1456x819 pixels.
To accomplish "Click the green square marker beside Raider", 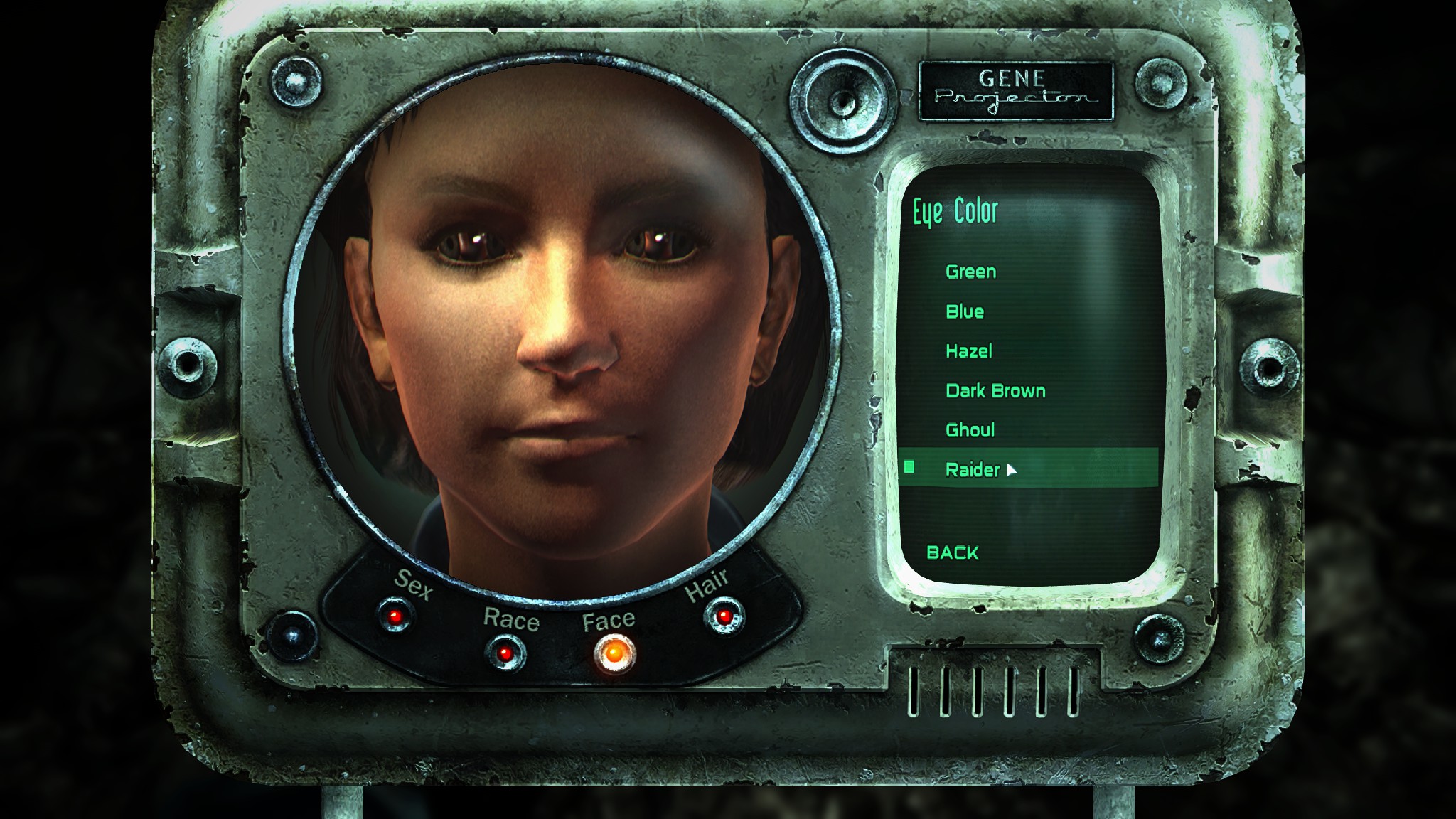I will 911,469.
